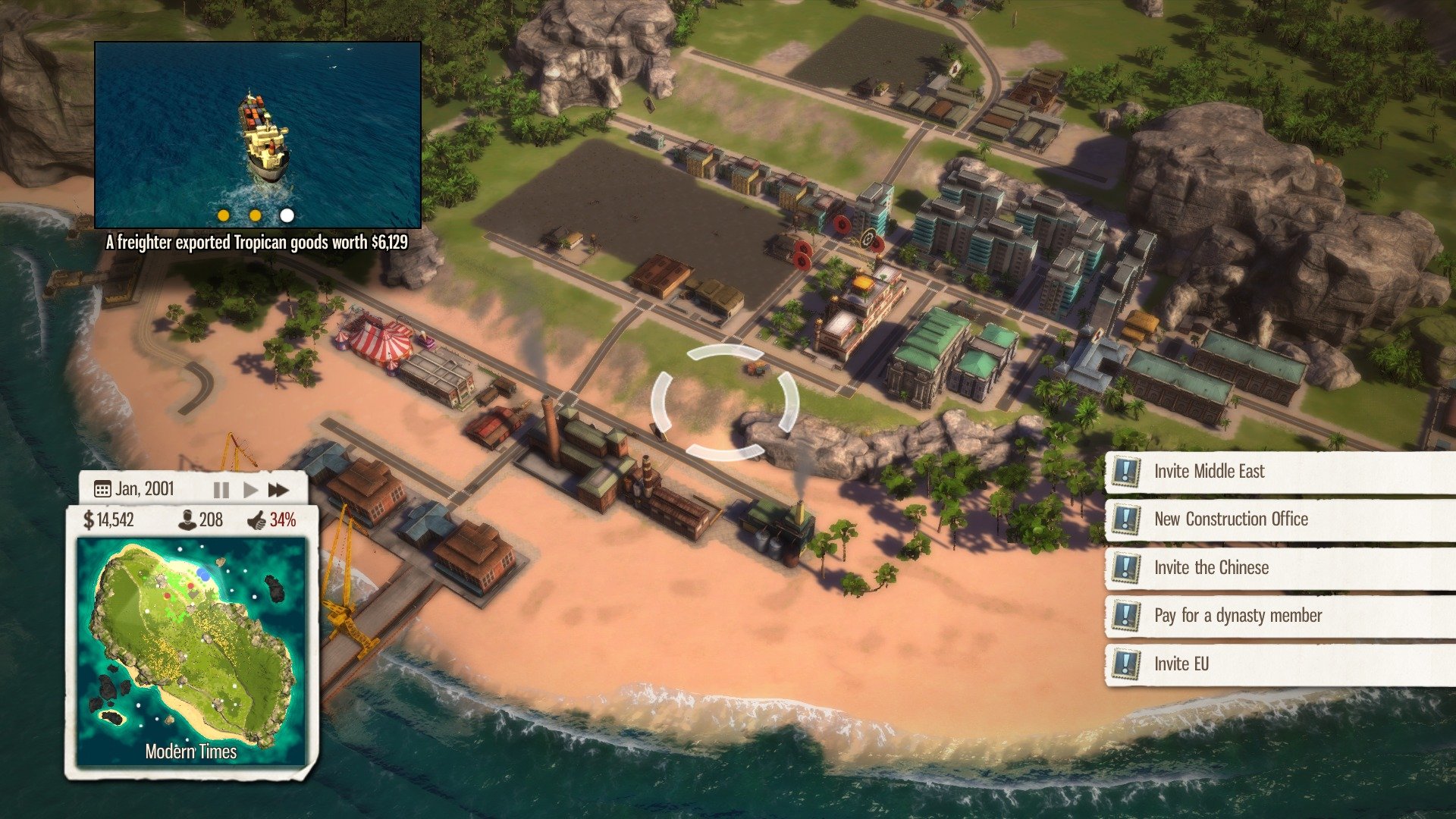
Task: Expand the 'Pay for a dynasty member' task
Action: click(x=1238, y=615)
